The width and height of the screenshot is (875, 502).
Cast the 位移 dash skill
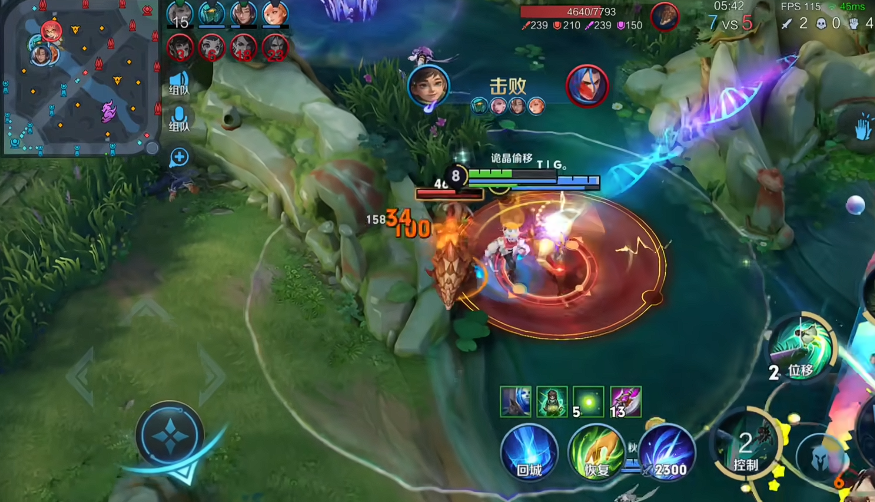click(800, 348)
